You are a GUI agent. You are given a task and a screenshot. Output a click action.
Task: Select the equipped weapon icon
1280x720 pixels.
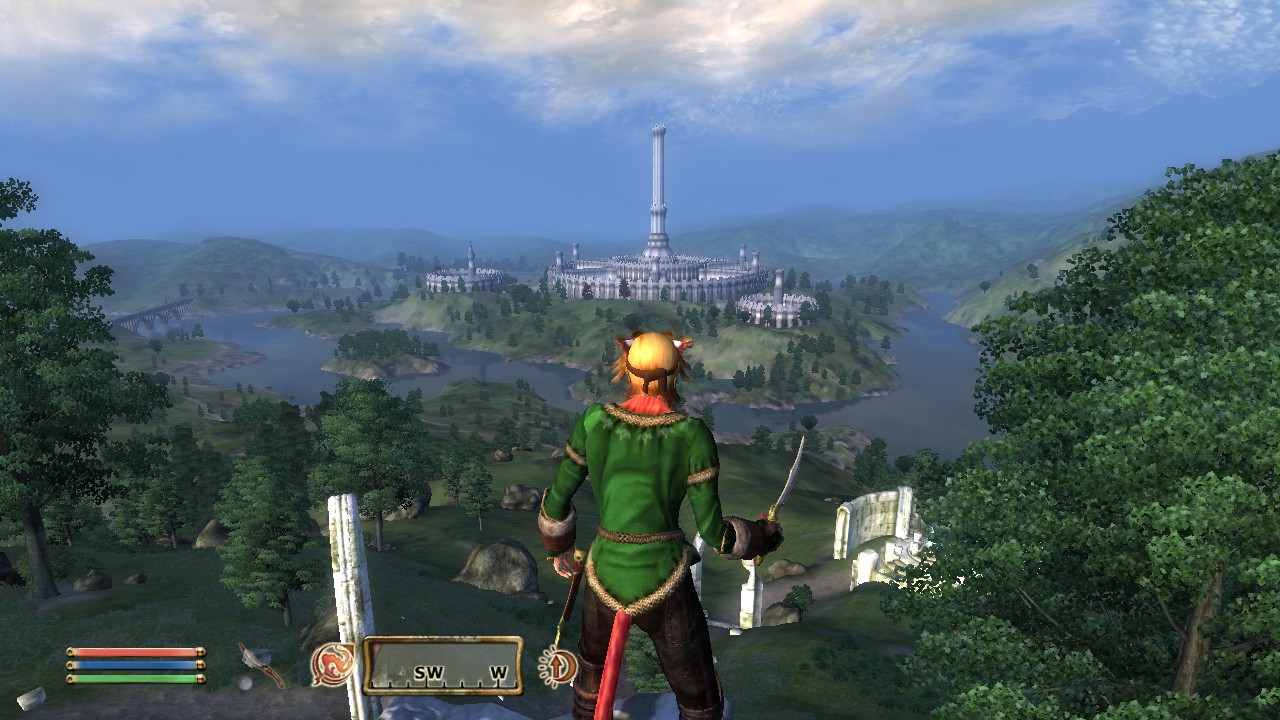(x=261, y=665)
